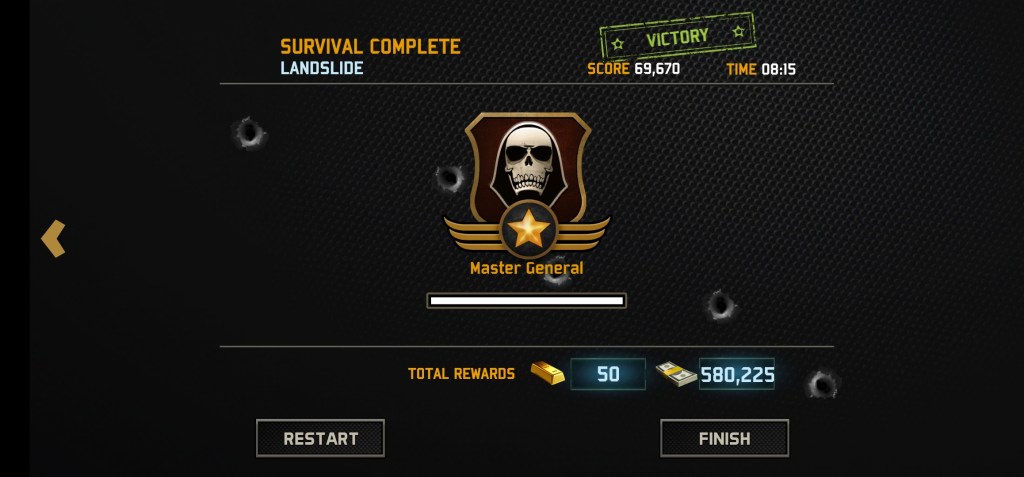Finish and exit the results screen
Viewport: 1024px width, 477px height.
[x=724, y=438]
